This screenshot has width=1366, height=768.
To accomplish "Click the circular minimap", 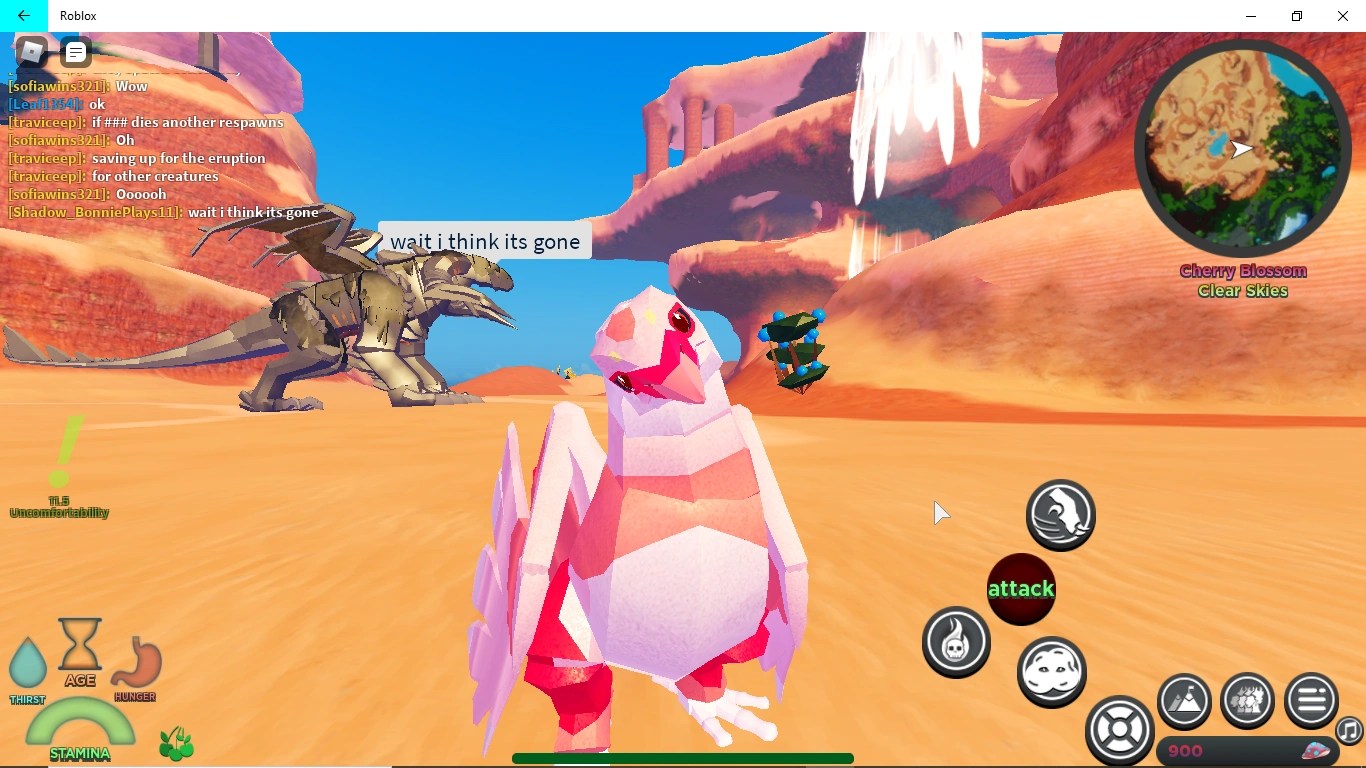I will (x=1242, y=149).
